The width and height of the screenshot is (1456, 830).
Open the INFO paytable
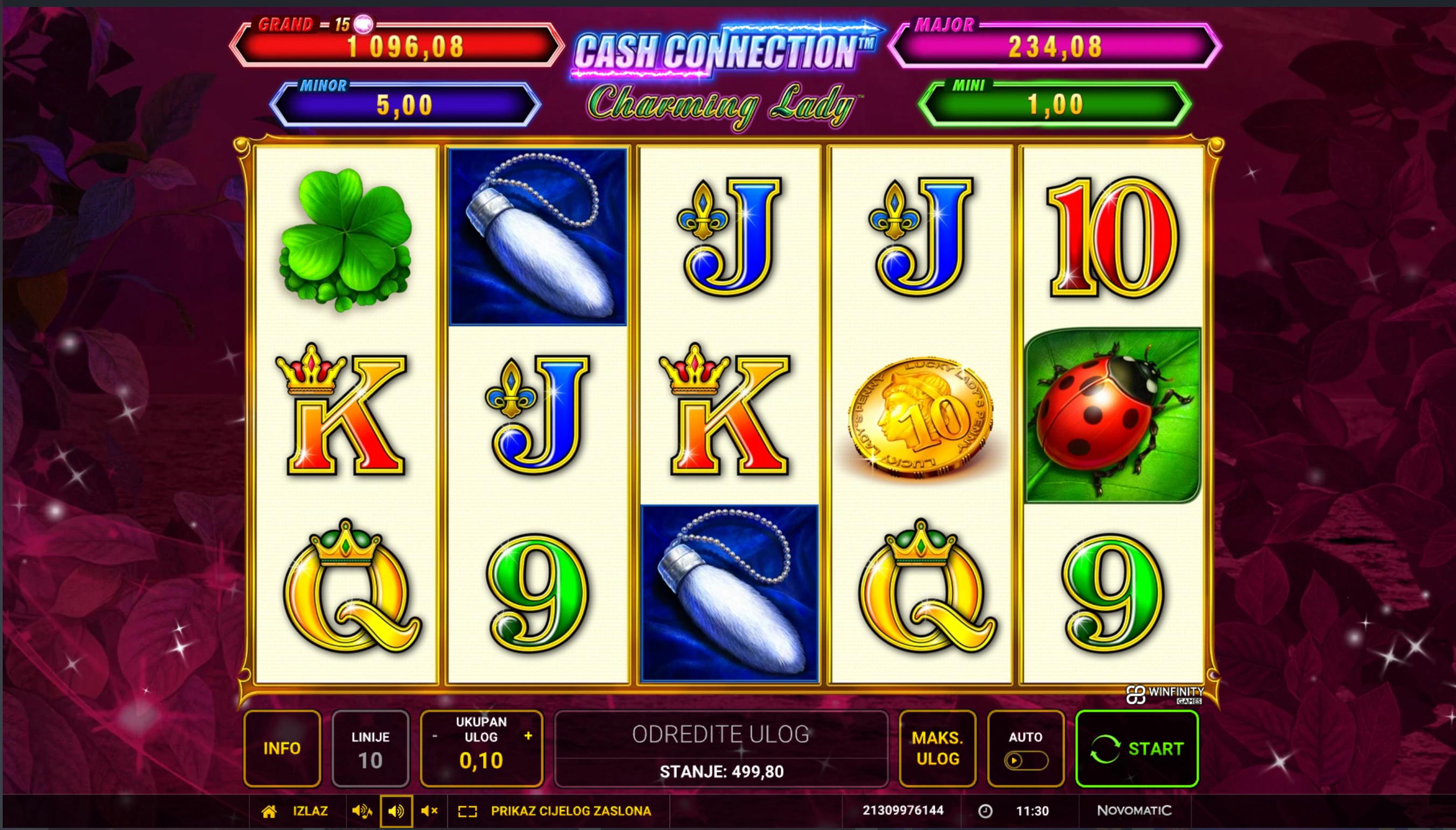pyautogui.click(x=282, y=748)
